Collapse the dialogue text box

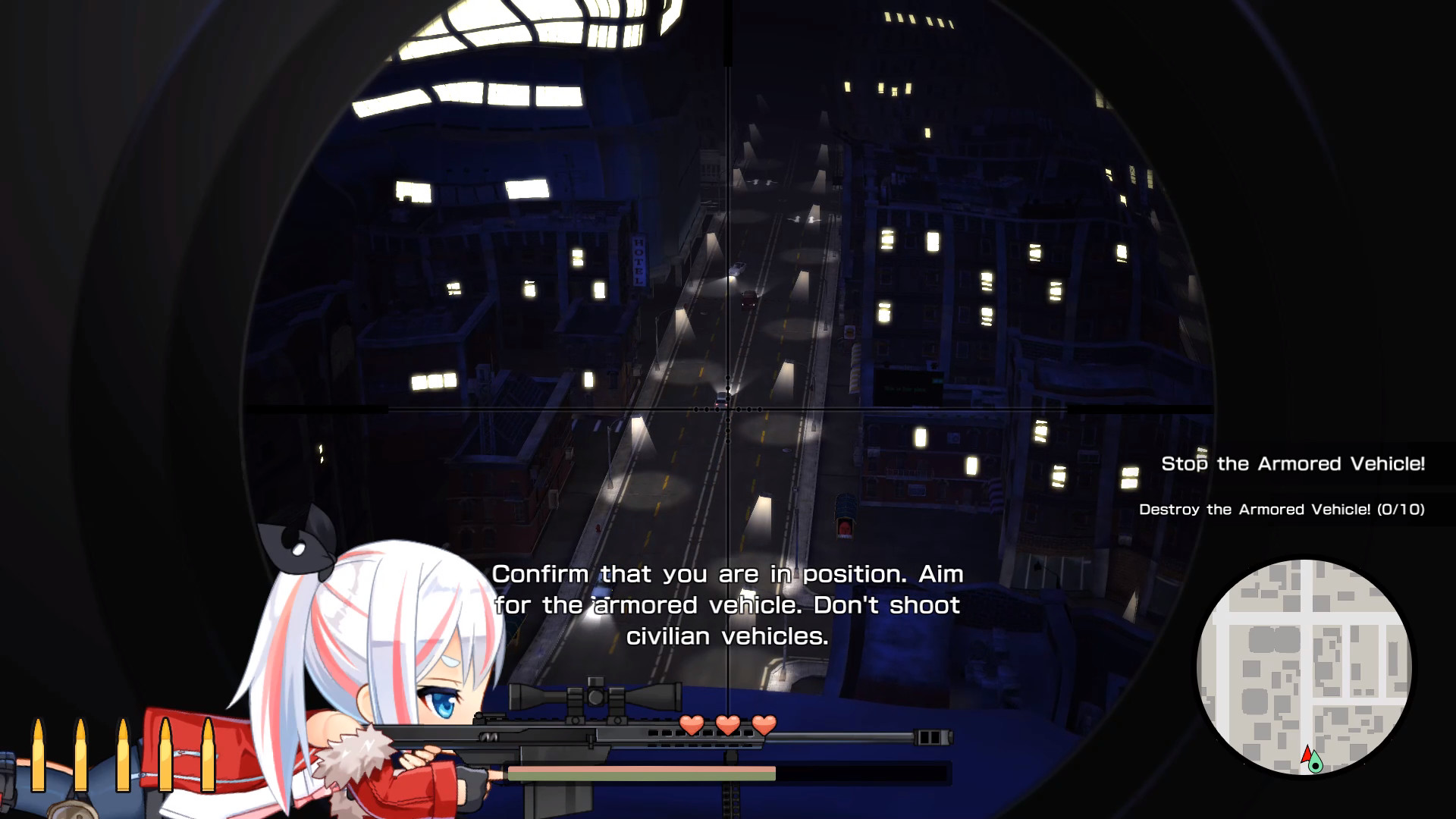[728, 607]
